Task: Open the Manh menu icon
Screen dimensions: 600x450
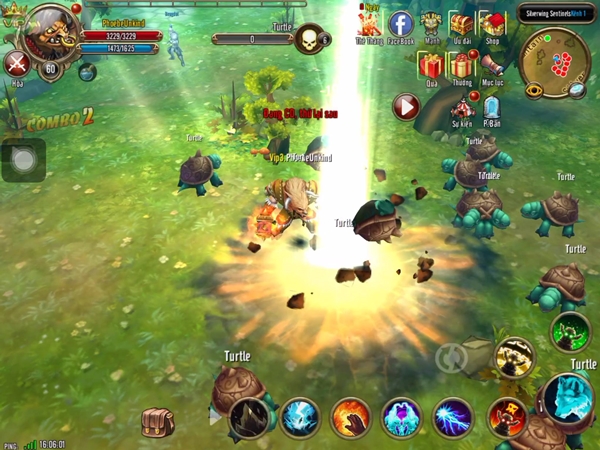Action: coord(431,25)
